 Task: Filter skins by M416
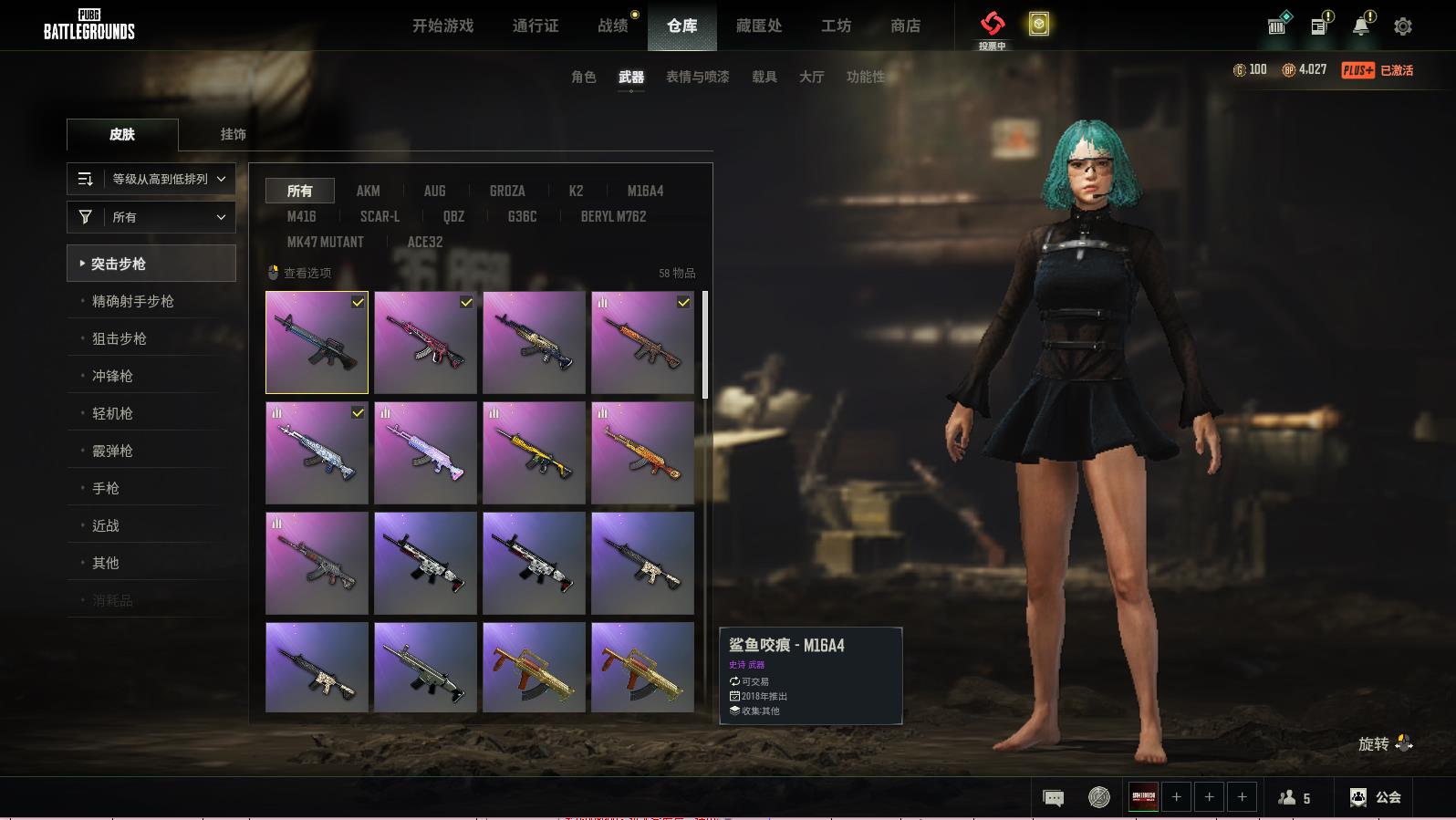click(301, 216)
